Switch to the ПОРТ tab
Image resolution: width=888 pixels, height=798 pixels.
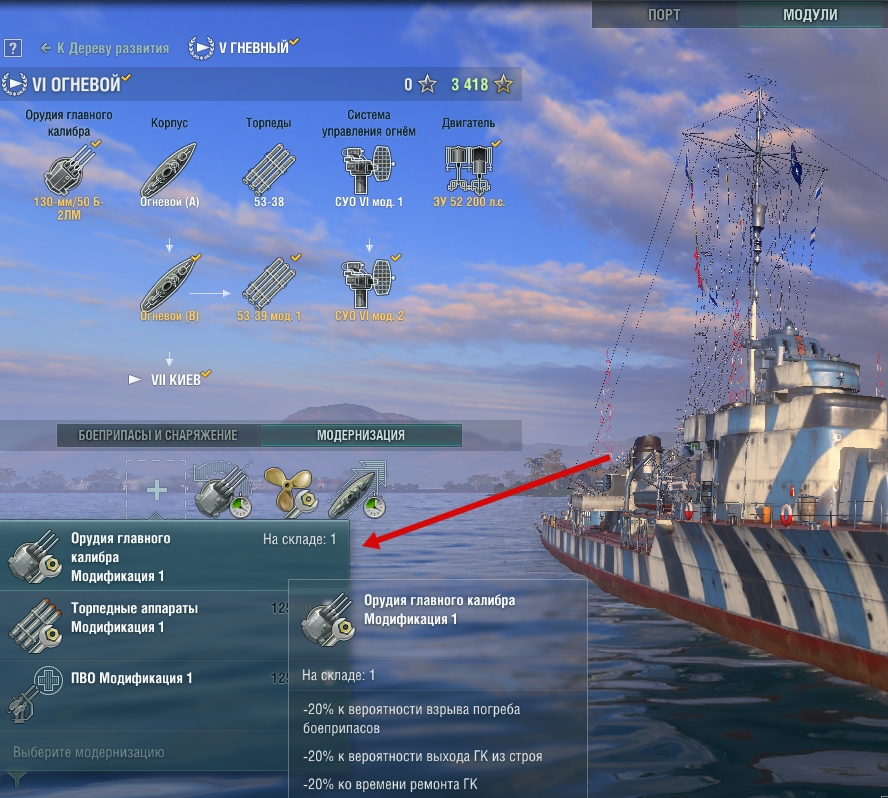pyautogui.click(x=664, y=14)
